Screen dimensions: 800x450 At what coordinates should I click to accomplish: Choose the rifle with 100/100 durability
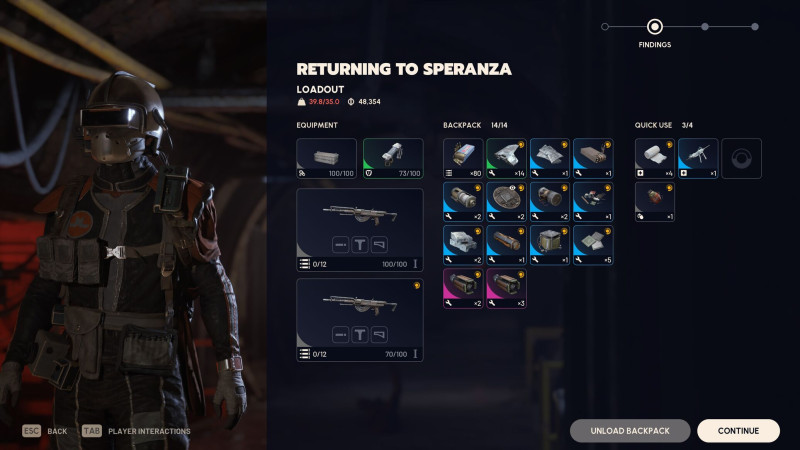[360, 230]
